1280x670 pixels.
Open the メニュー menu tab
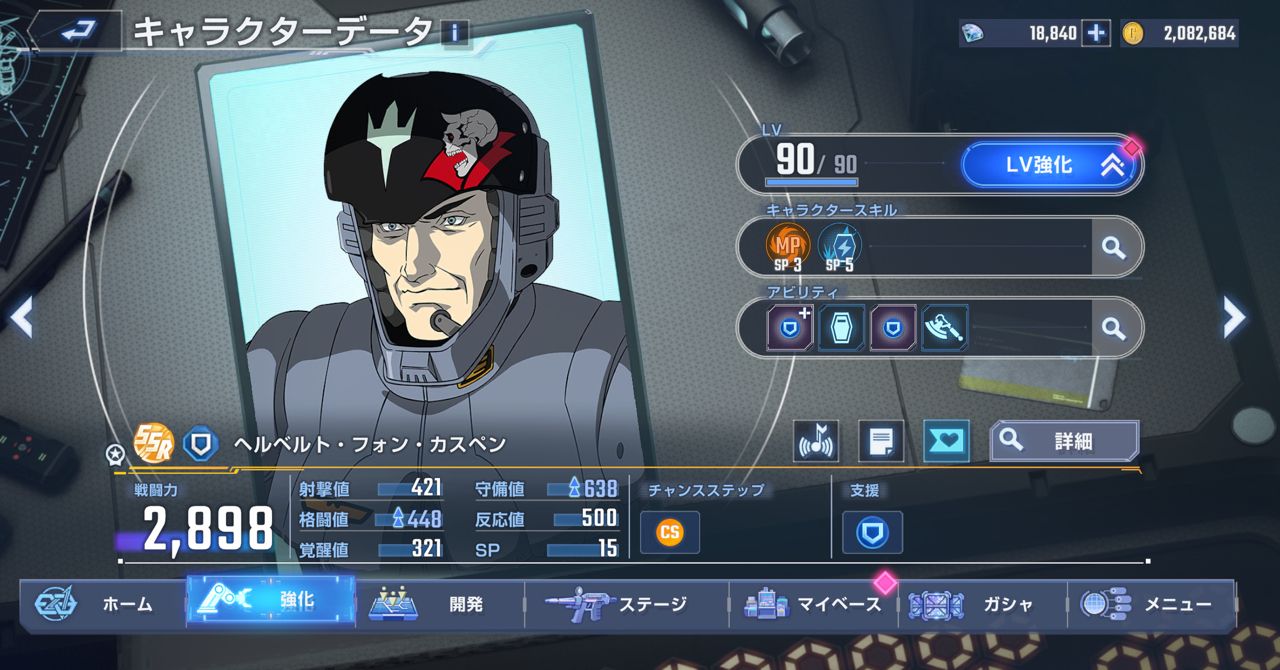[1150, 604]
